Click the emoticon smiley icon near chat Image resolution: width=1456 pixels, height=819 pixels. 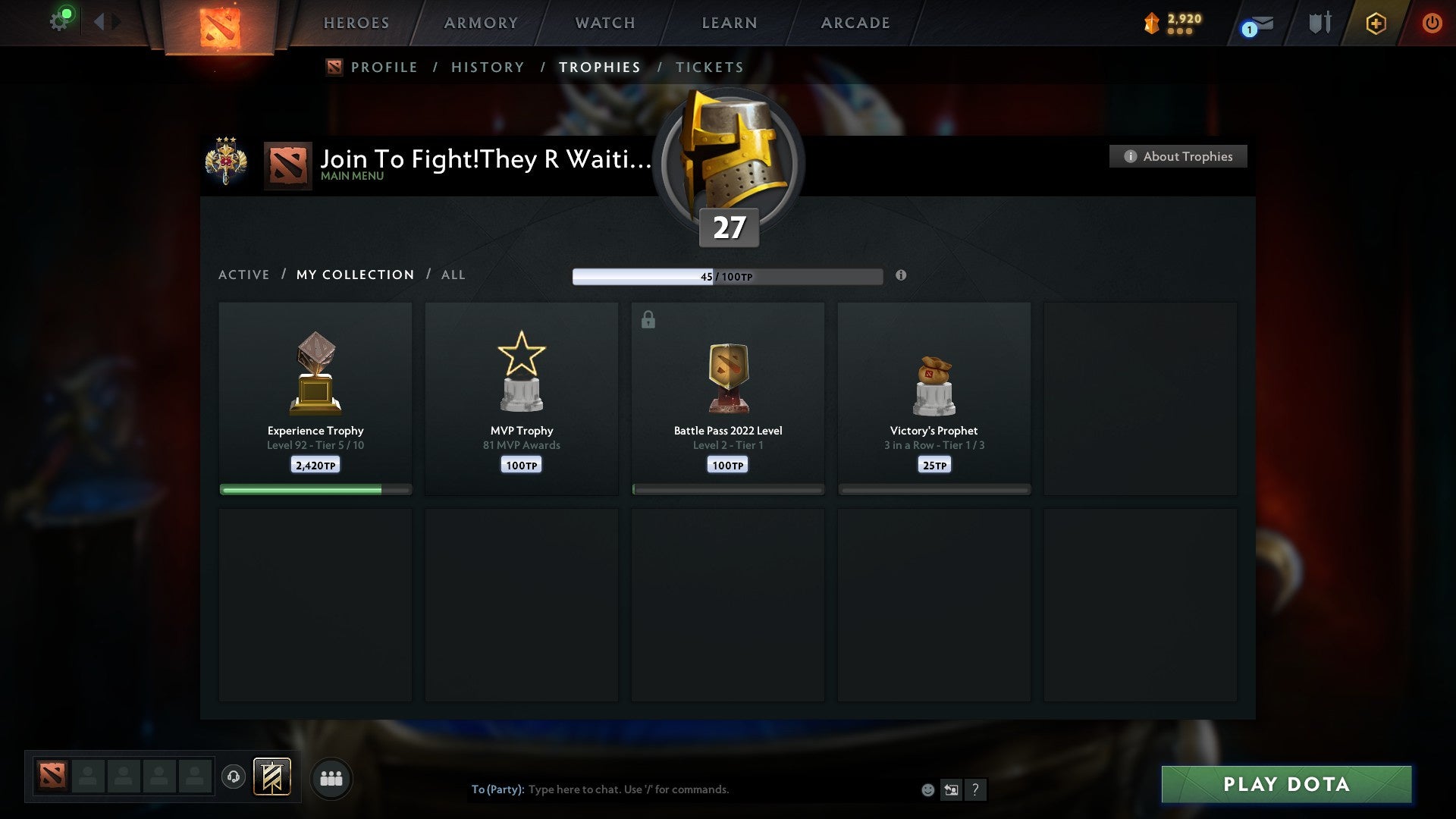pos(928,789)
